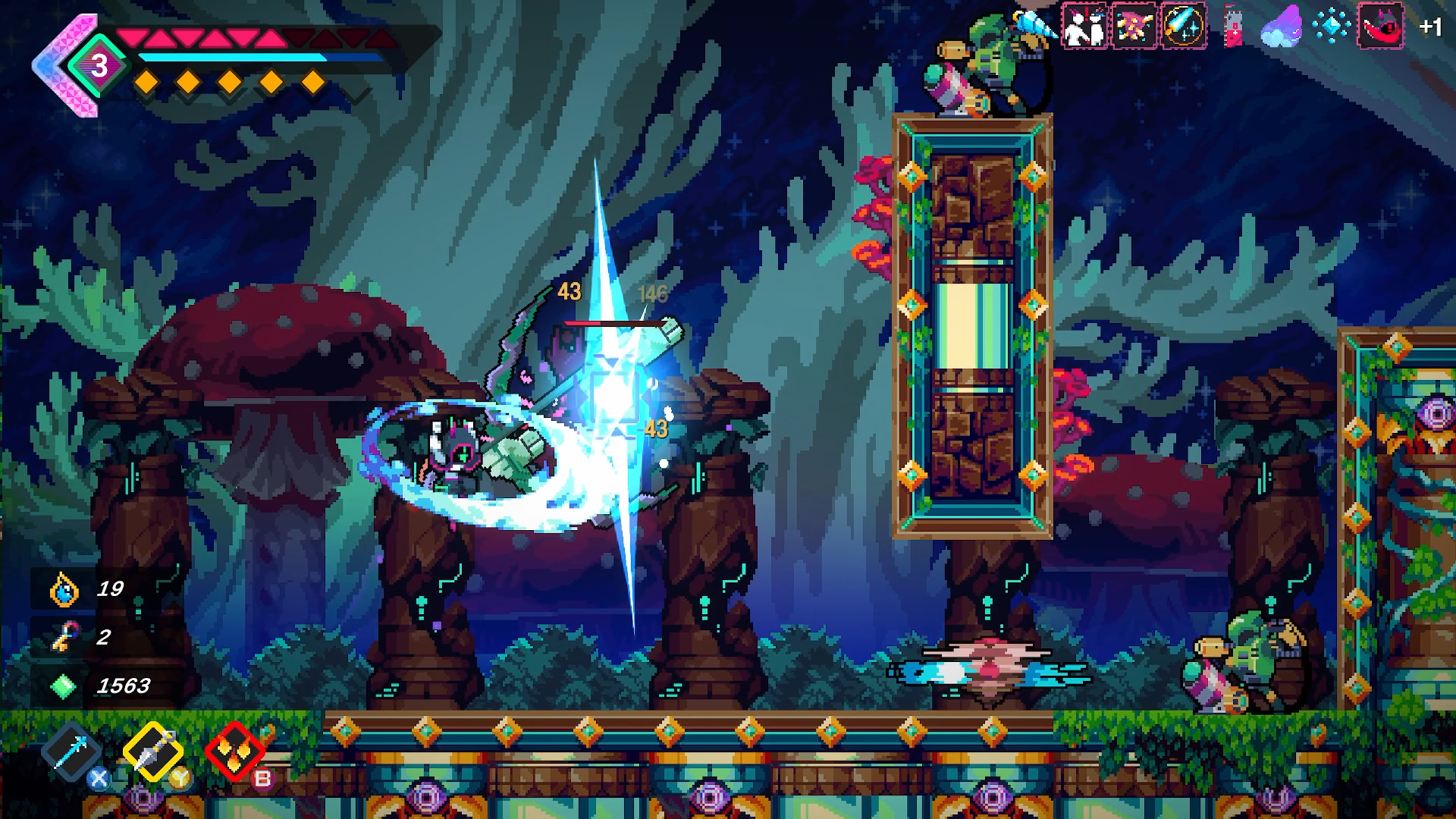Select the glowing blue spear weapon slot
This screenshot has height=819, width=1456.
(x=71, y=750)
